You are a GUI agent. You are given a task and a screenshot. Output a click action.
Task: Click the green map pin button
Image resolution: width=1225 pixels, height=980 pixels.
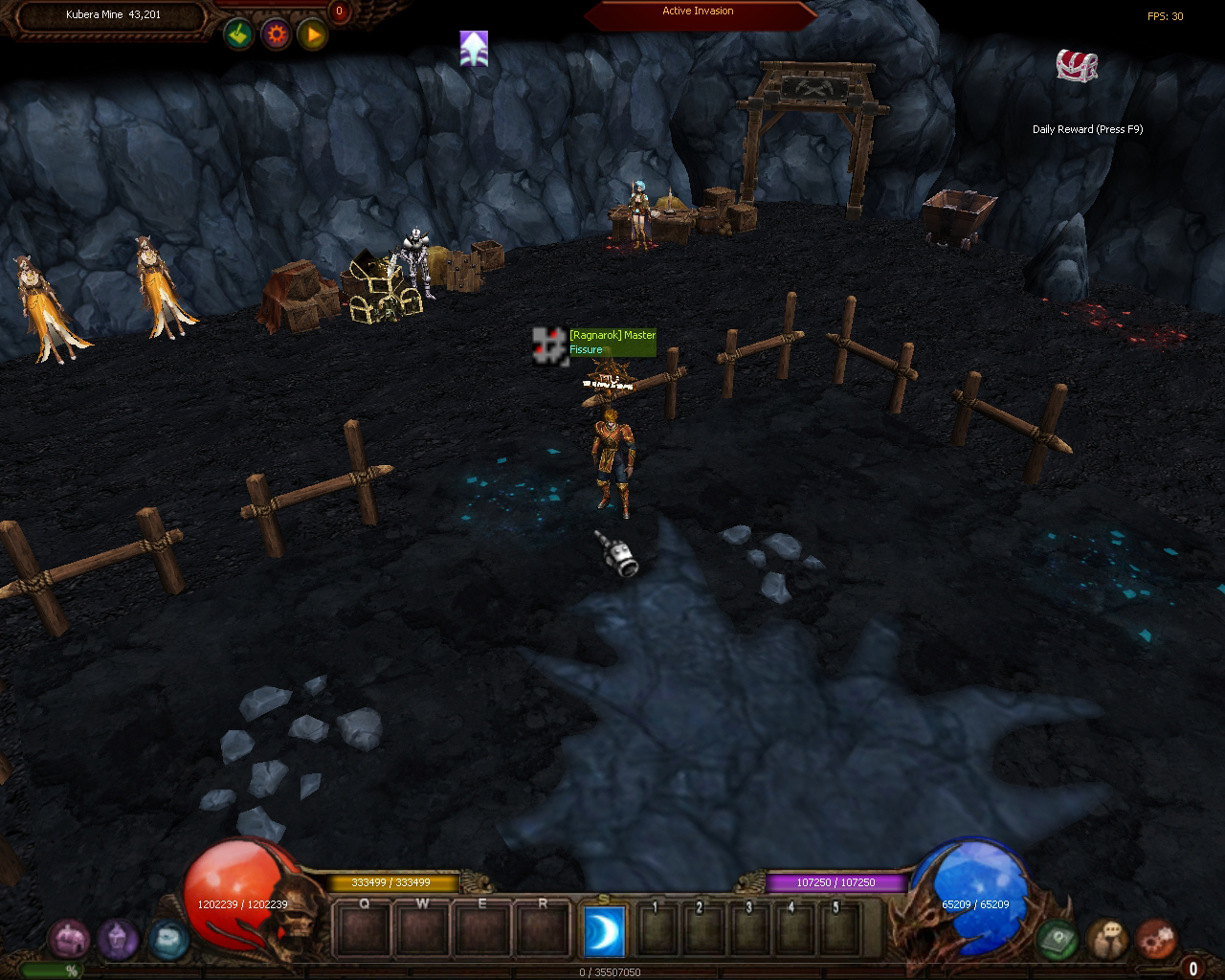238,35
